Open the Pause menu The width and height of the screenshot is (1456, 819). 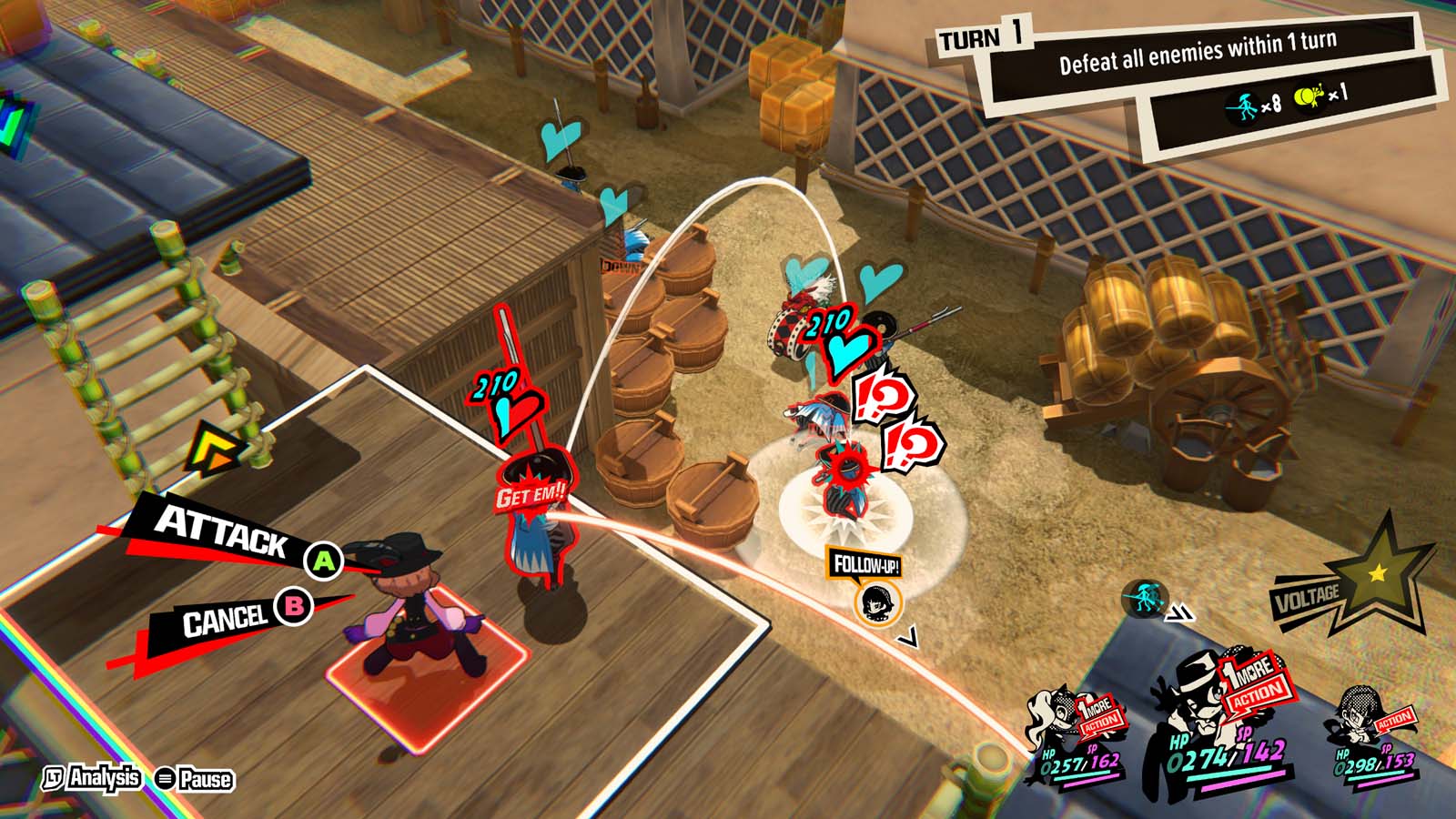coord(195,779)
